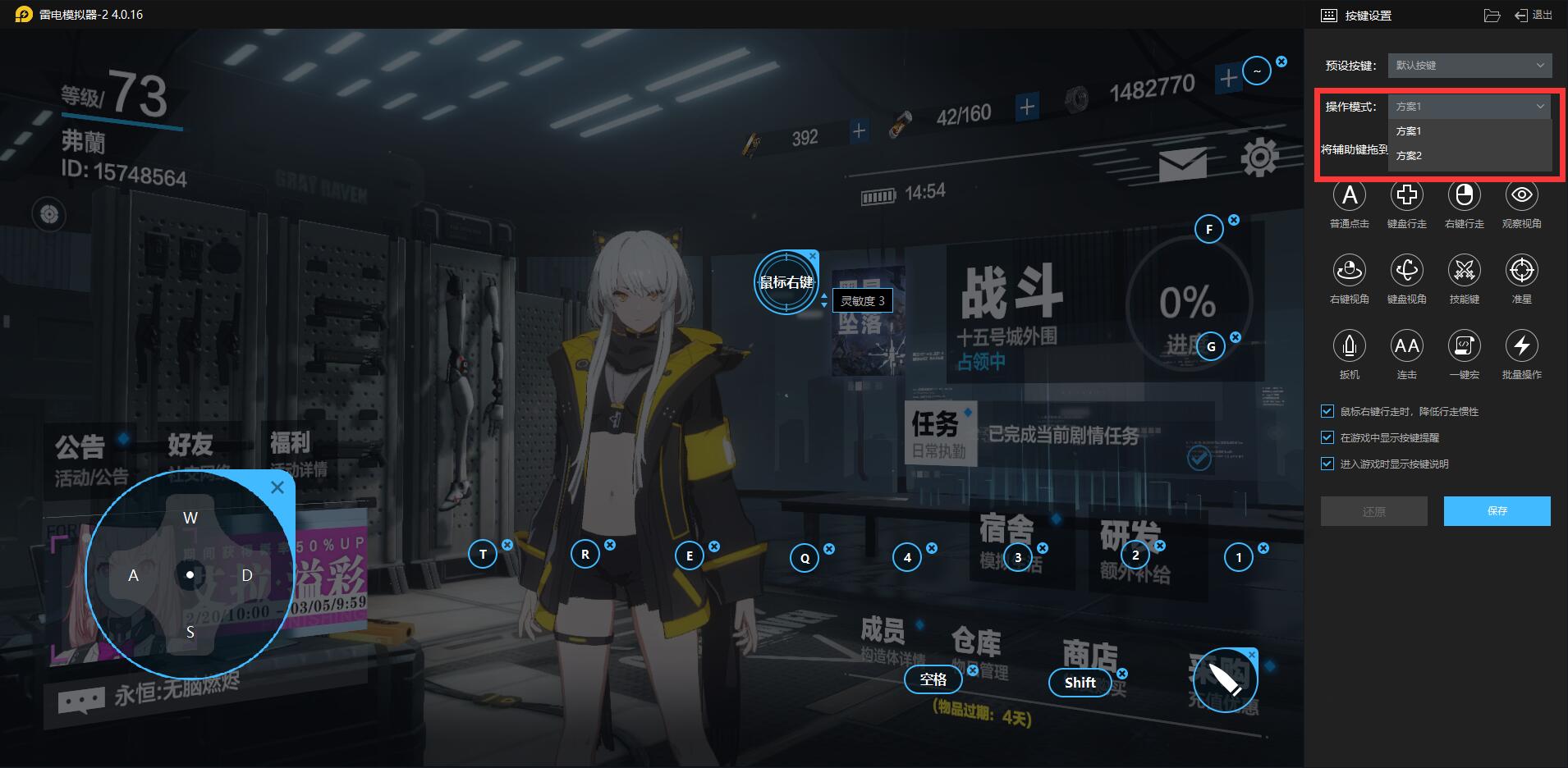
Task: Remove the WASD movement wheel mapping
Action: [x=277, y=488]
